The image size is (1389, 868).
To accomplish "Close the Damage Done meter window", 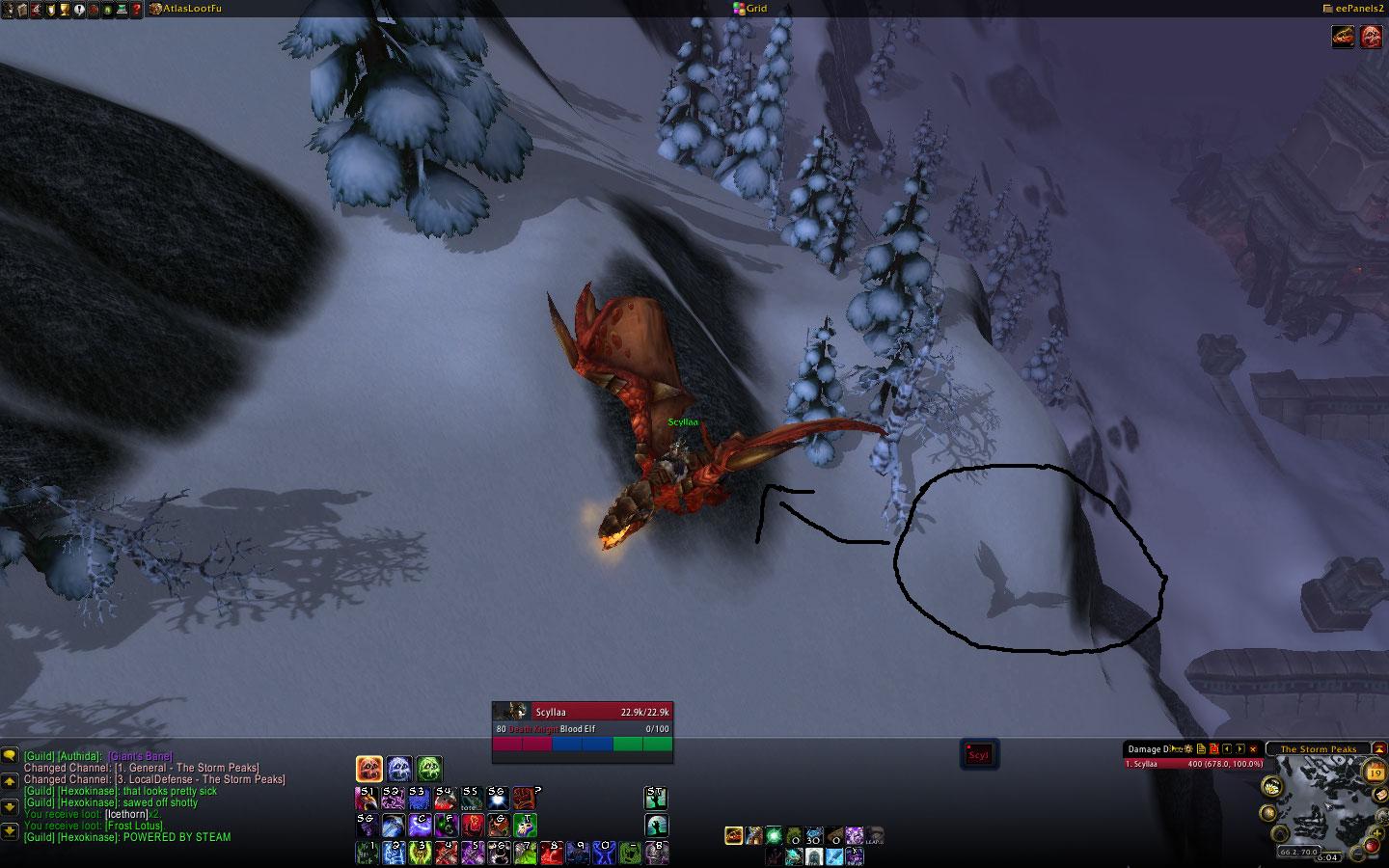I will pos(1253,748).
